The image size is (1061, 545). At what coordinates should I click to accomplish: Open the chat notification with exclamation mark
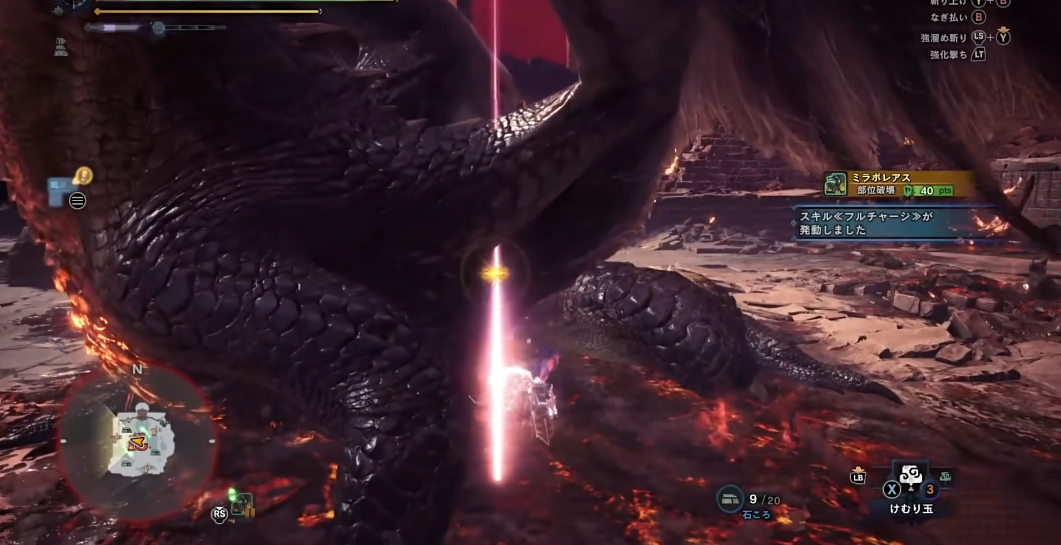tap(83, 176)
